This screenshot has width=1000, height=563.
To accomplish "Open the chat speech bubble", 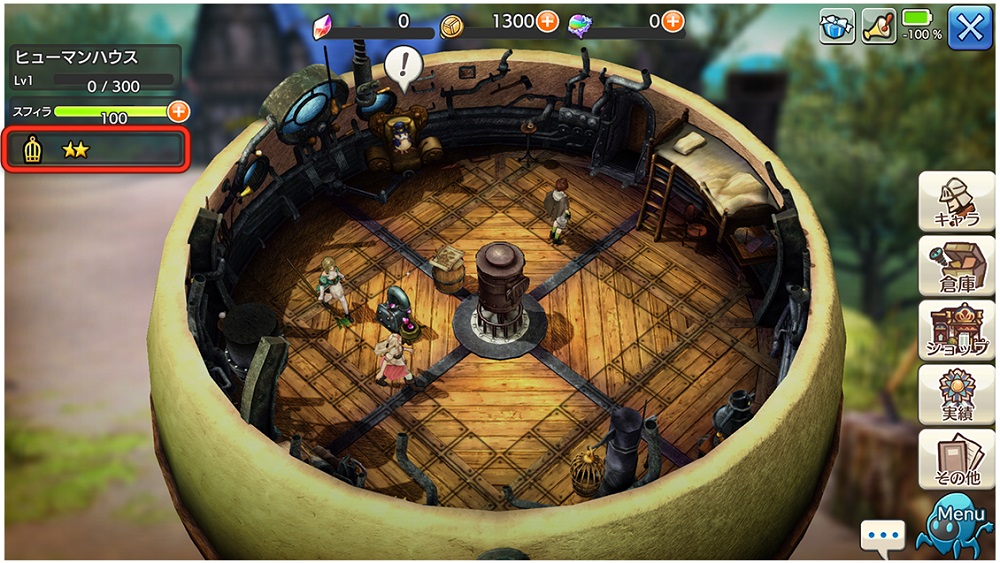I will 882,536.
